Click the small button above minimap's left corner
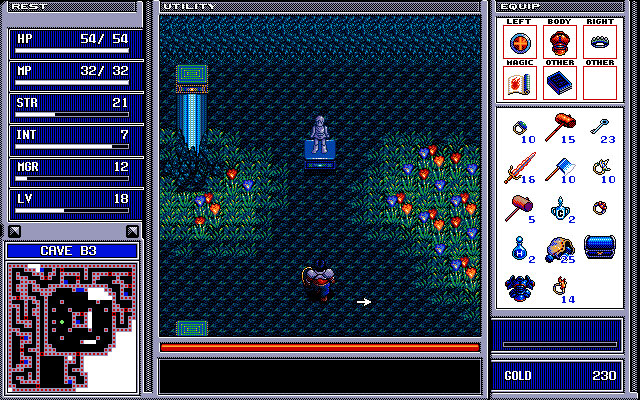This screenshot has height=400, width=640. tap(14, 231)
